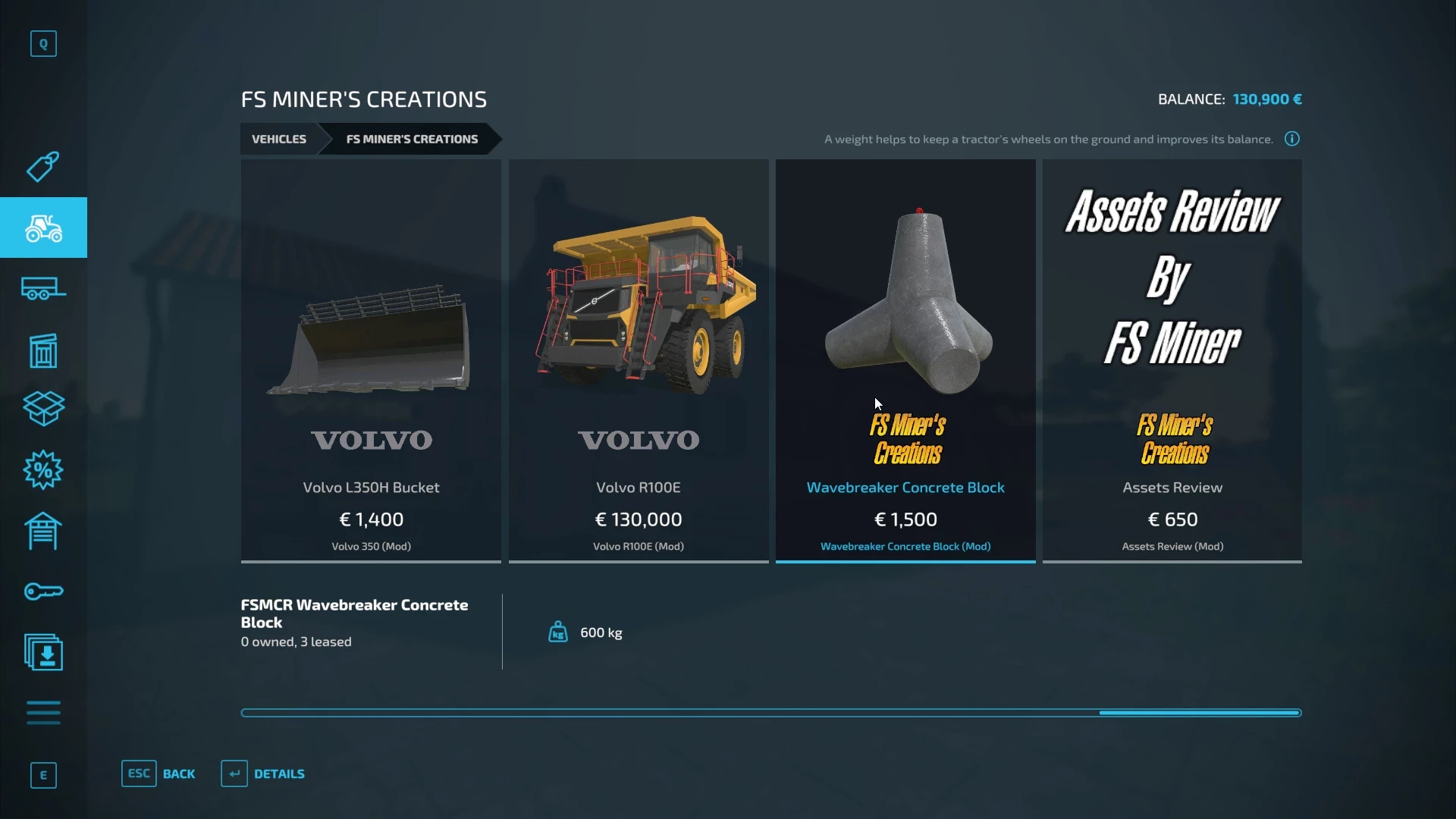Open the shop search with the Q icon
The height and width of the screenshot is (819, 1456).
coord(43,43)
